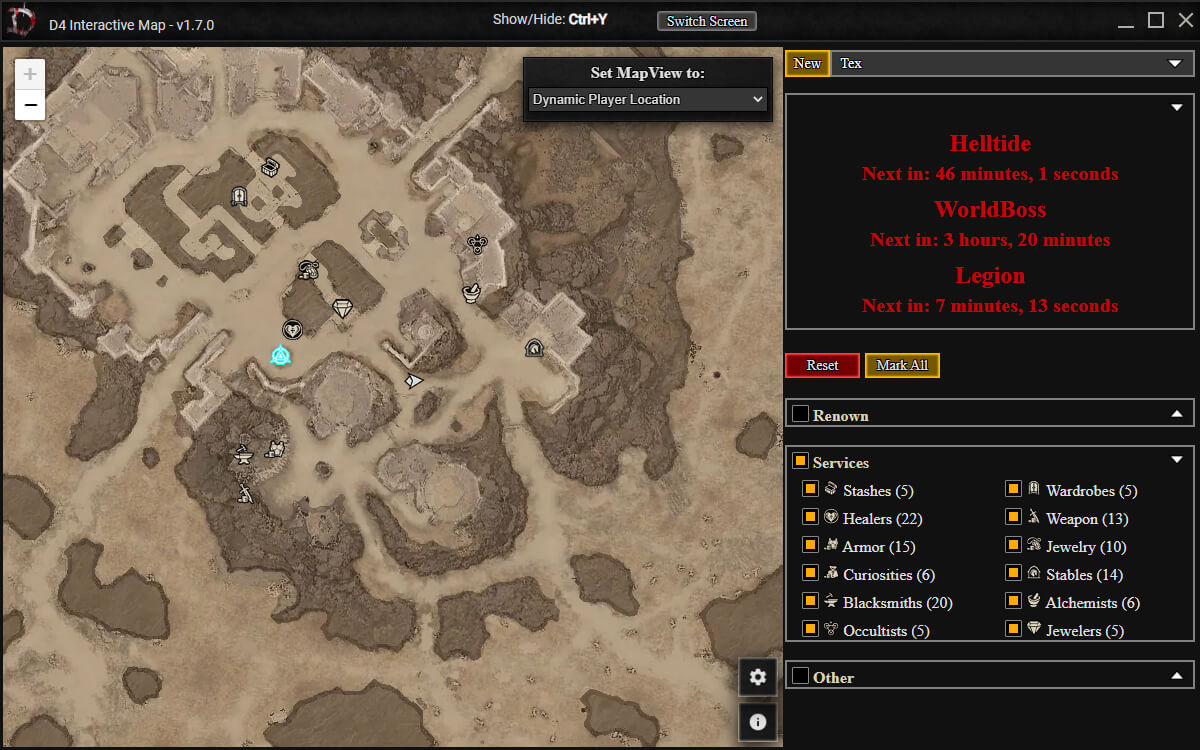The image size is (1200, 750).
Task: Click the Switch Screen button
Action: [707, 21]
